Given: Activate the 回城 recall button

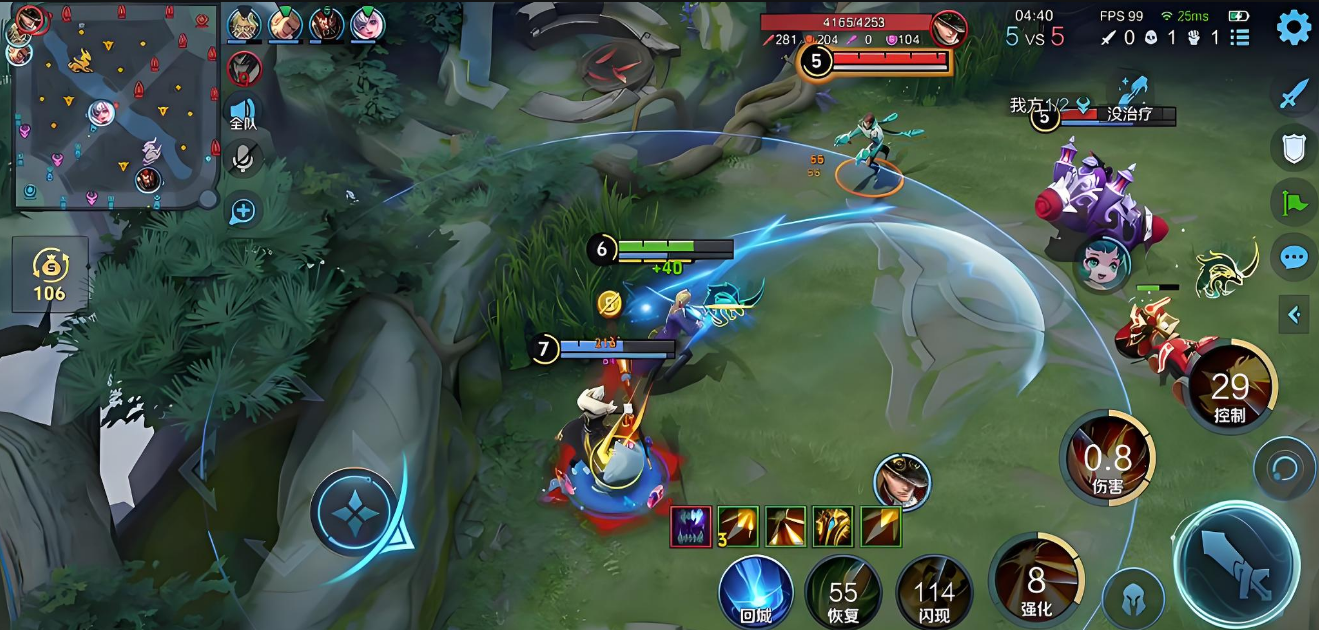Looking at the screenshot, I should (x=755, y=592).
